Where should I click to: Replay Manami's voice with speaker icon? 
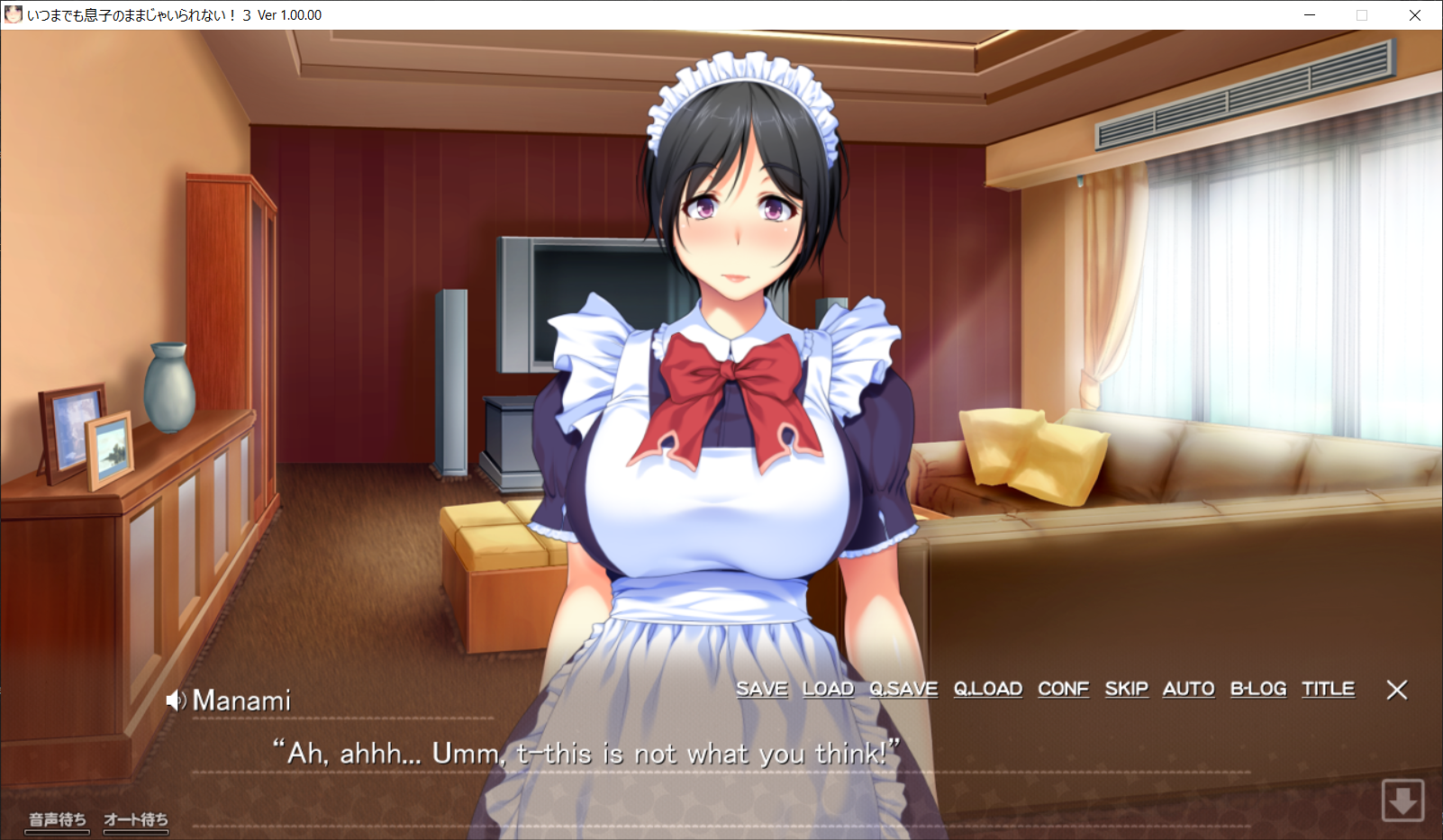click(x=176, y=700)
